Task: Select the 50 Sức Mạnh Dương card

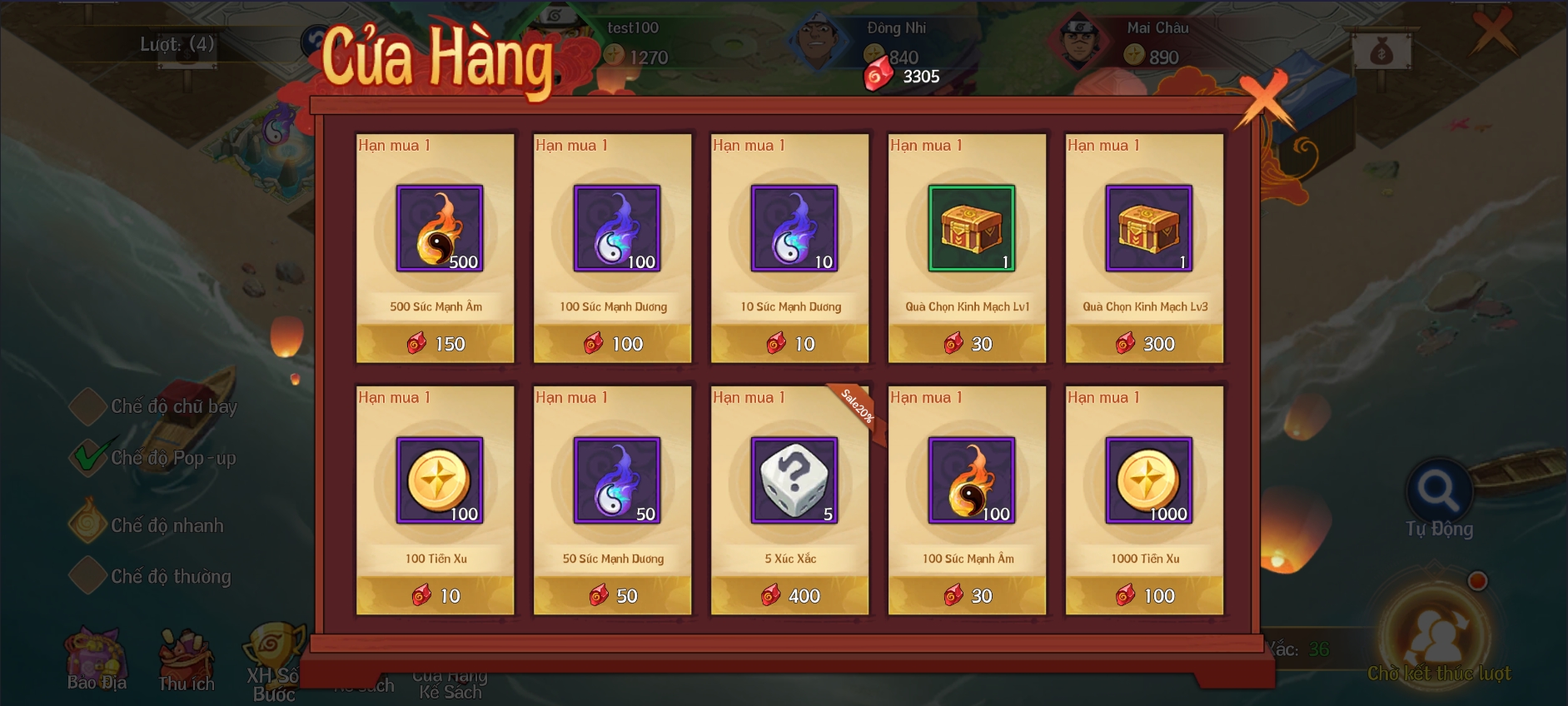Action: coord(613,500)
